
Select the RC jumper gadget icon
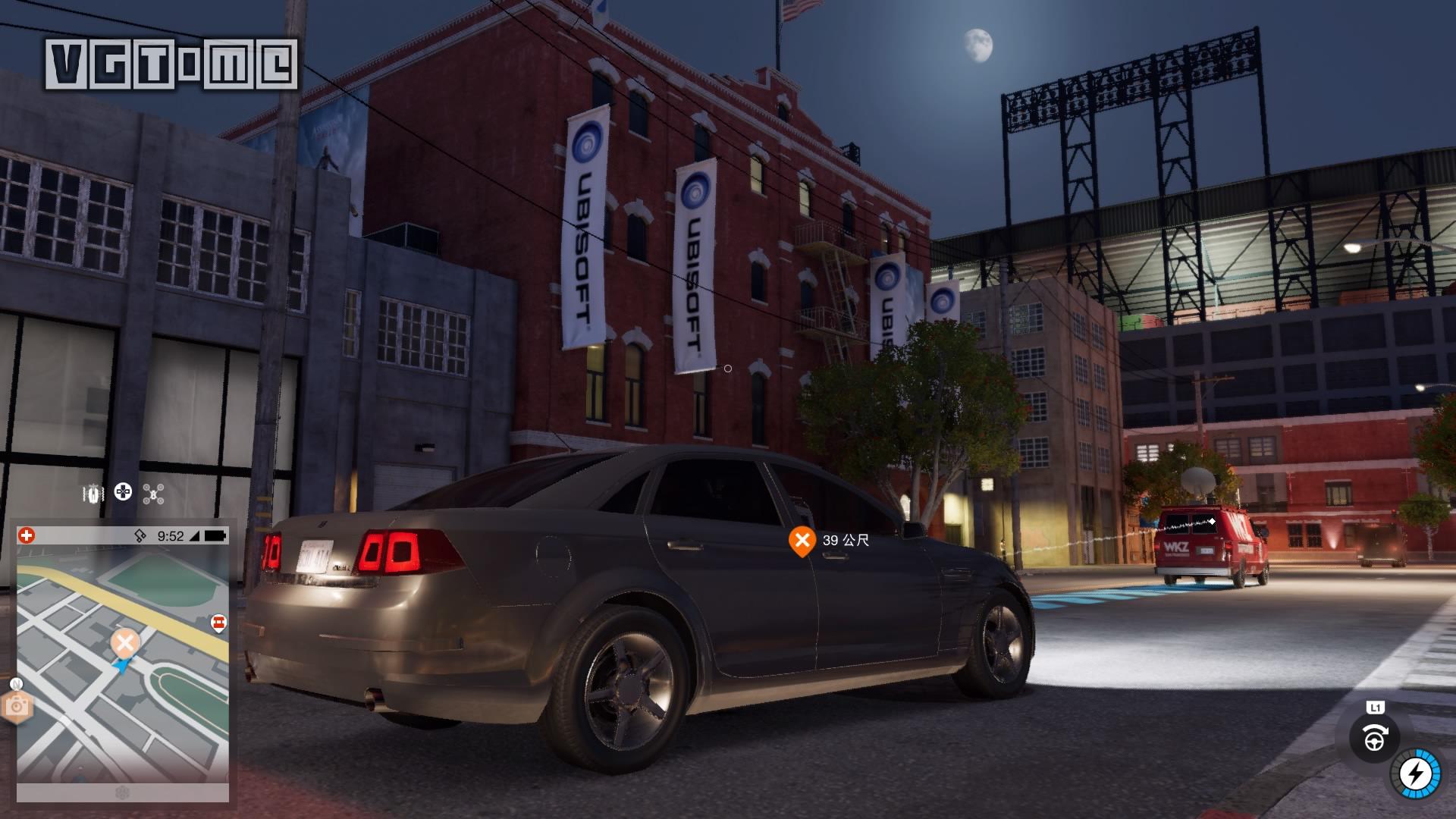(93, 494)
